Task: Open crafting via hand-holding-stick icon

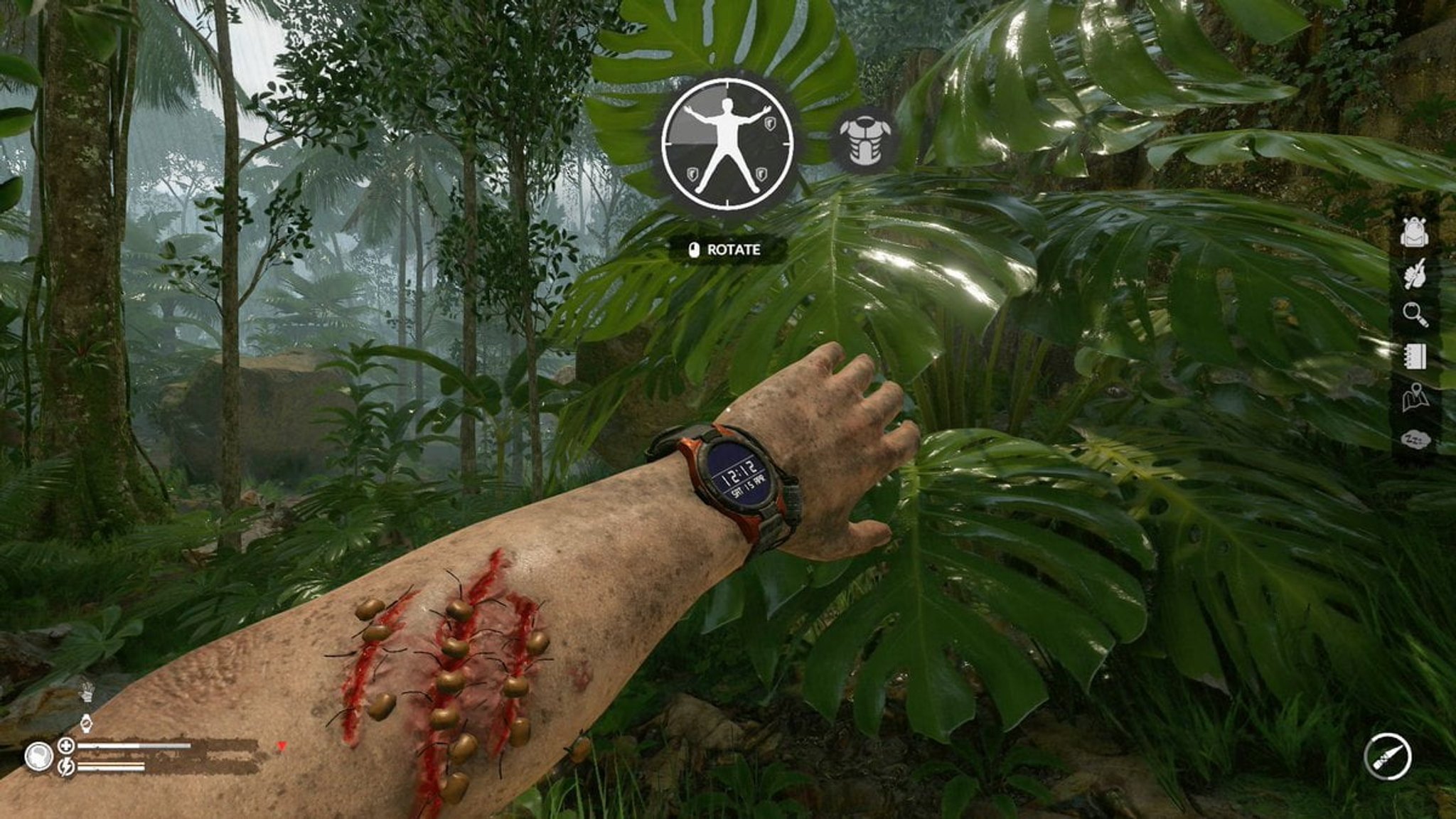Action: (1415, 273)
